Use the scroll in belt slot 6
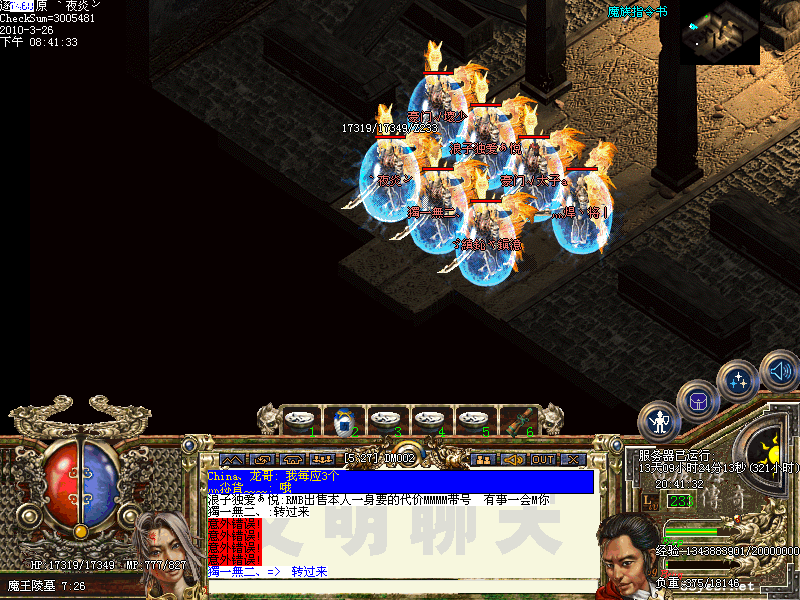 tap(516, 419)
